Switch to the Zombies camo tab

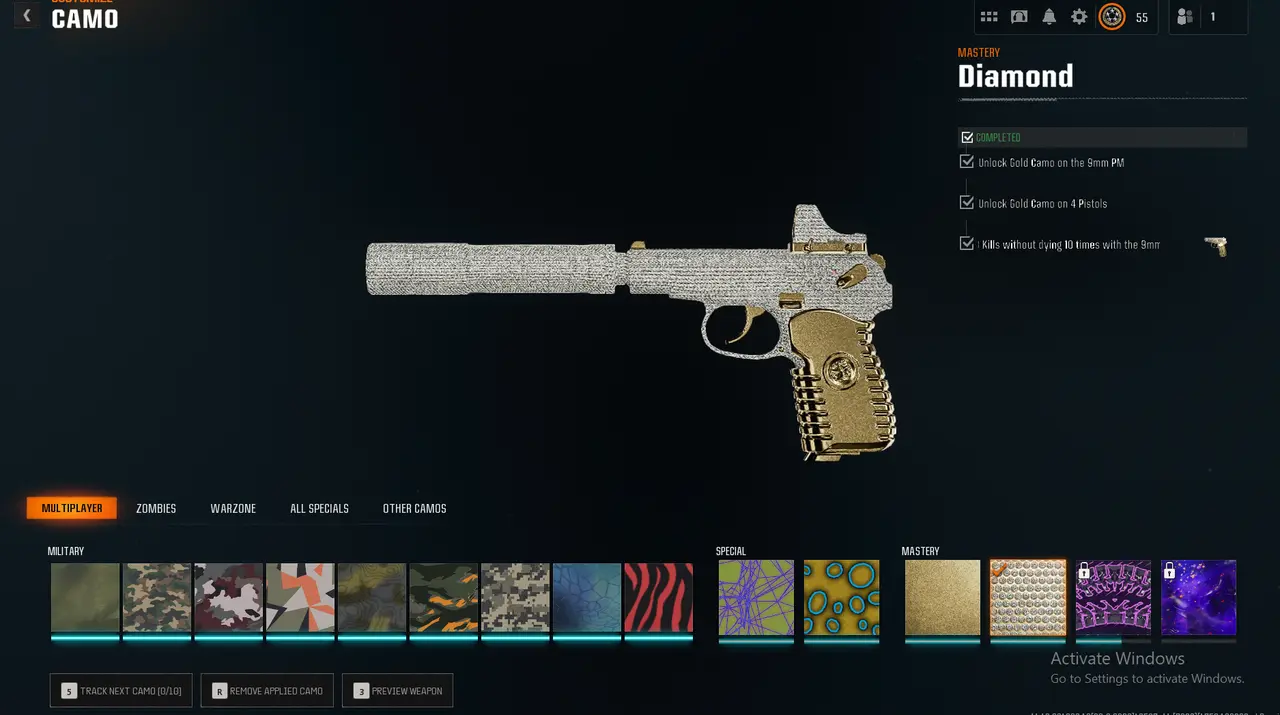(156, 509)
